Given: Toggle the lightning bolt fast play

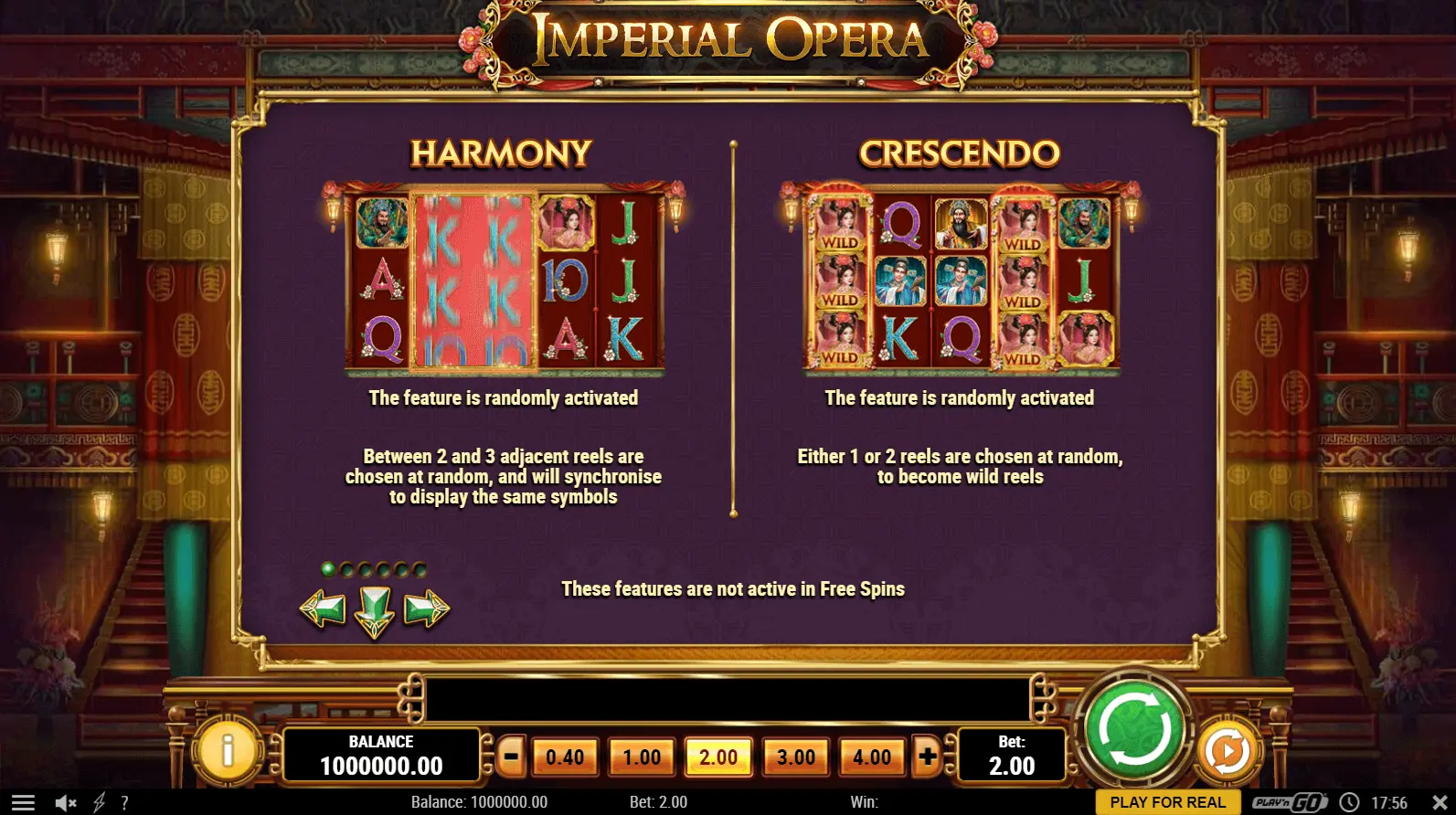Looking at the screenshot, I should [x=99, y=803].
